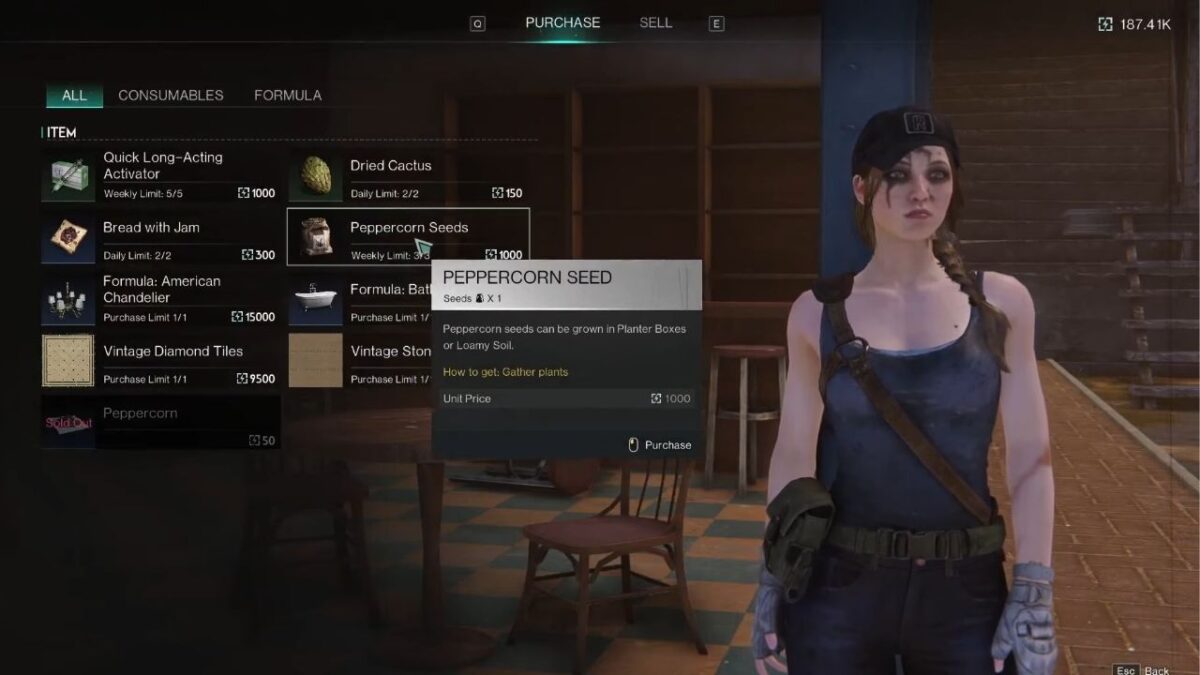Select Formula: American Chandelier
1200x675 pixels.
tap(160, 300)
